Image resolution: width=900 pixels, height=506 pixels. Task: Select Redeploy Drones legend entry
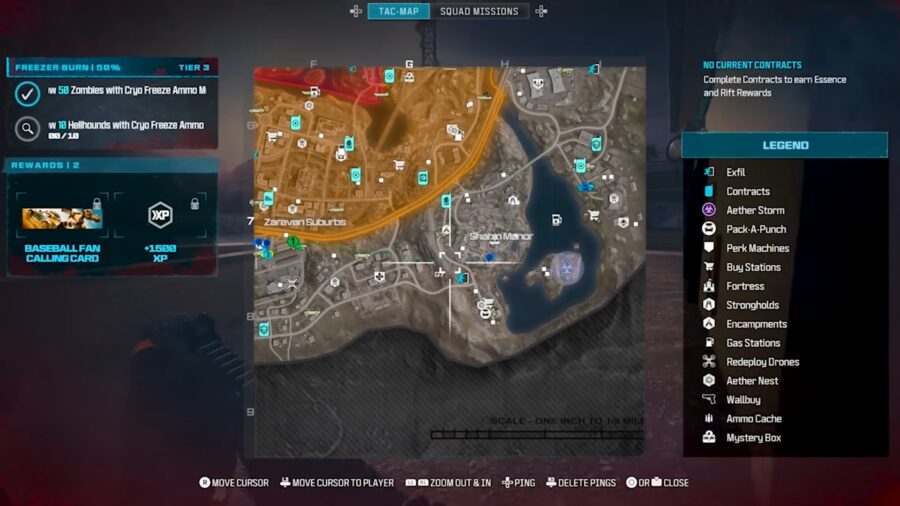(762, 362)
